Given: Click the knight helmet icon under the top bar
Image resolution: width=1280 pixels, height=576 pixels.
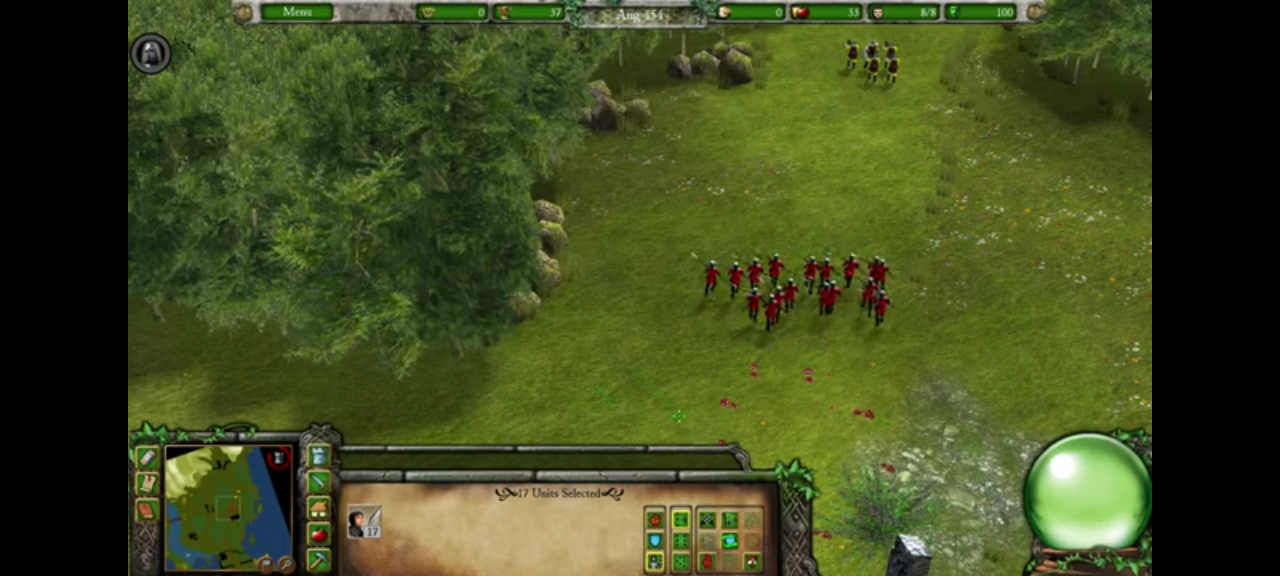Looking at the screenshot, I should [151, 54].
